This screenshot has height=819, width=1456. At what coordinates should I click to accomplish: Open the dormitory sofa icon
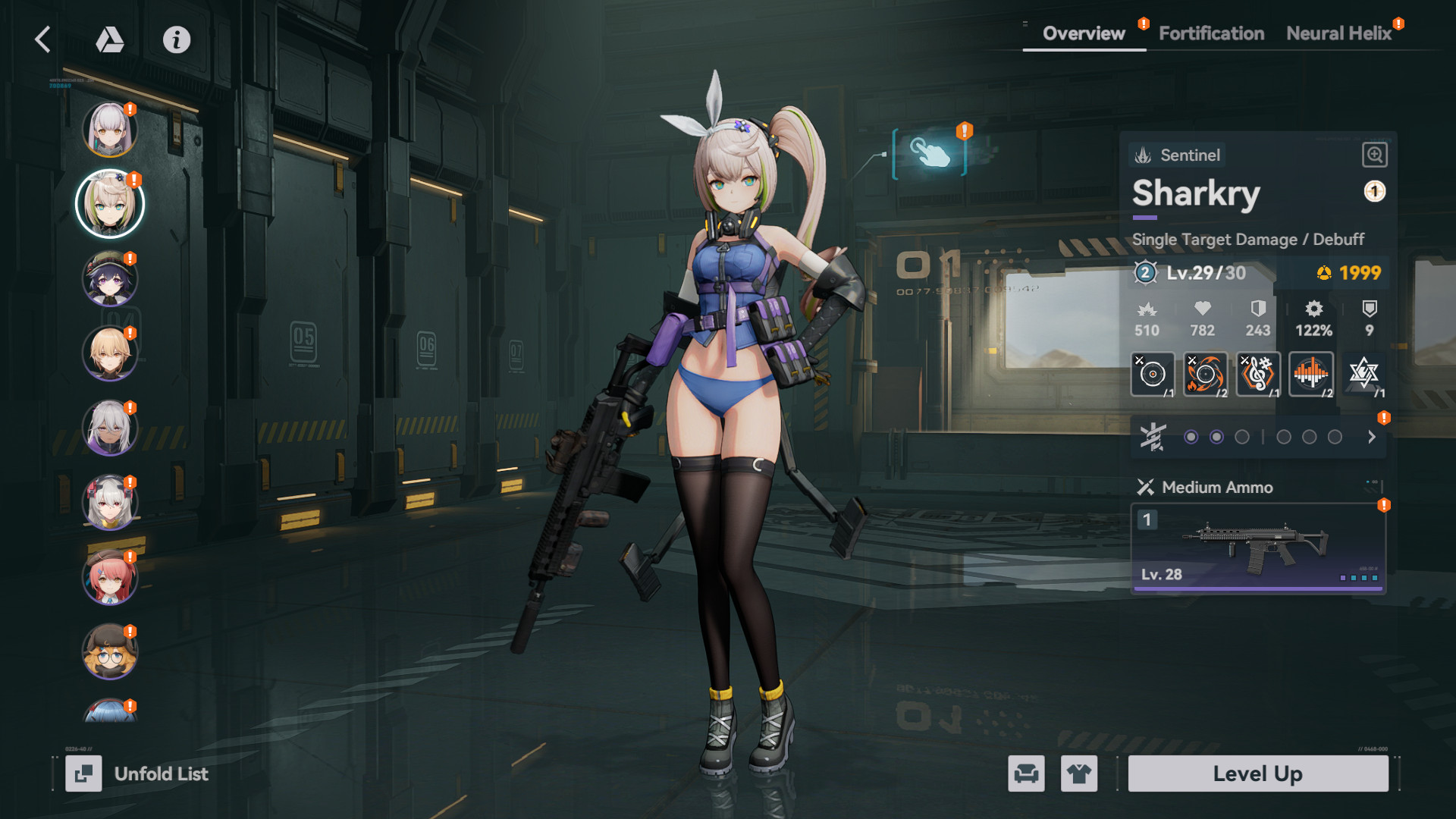[1027, 773]
